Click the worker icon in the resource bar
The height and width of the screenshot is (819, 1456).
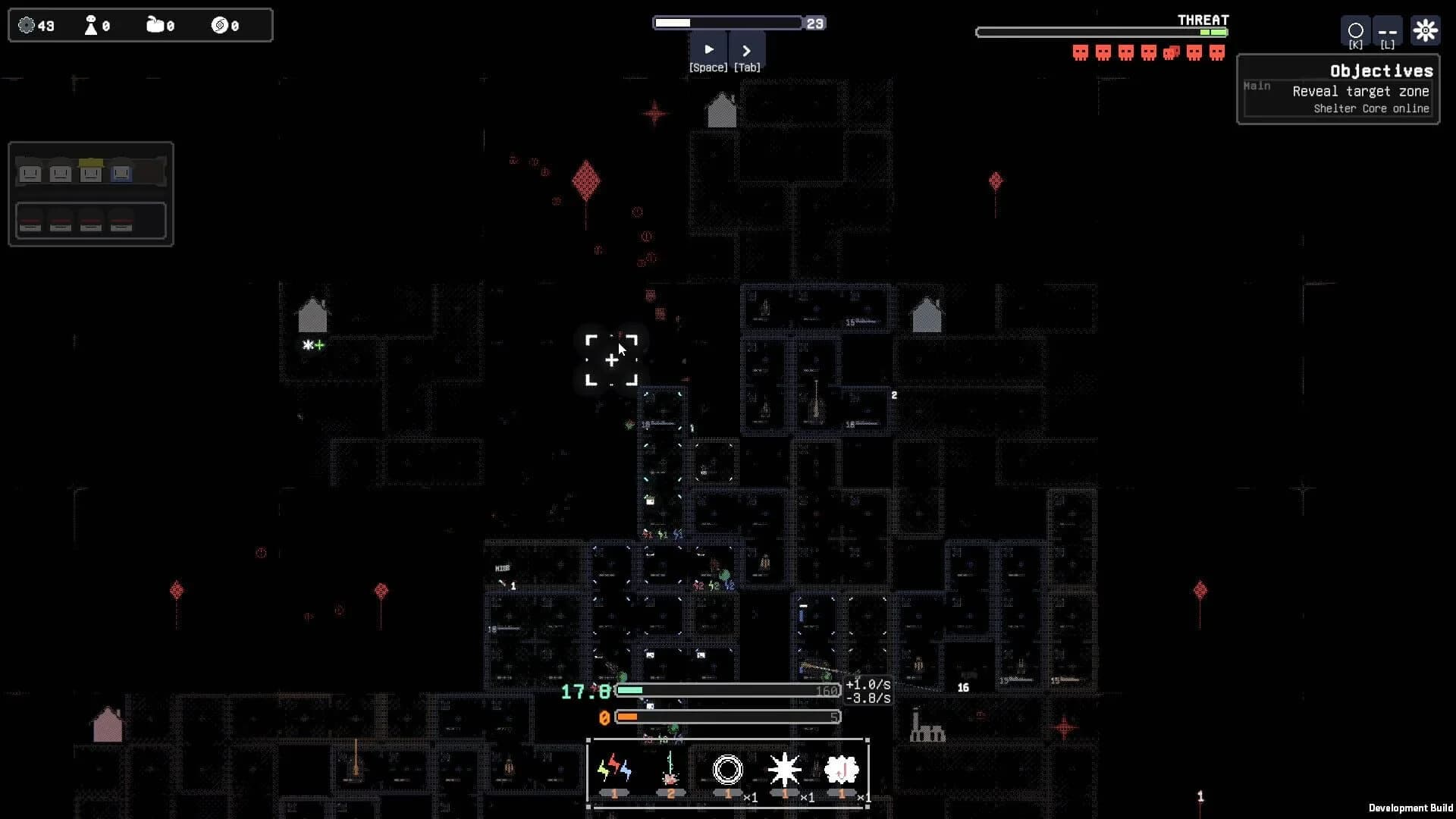[x=91, y=25]
